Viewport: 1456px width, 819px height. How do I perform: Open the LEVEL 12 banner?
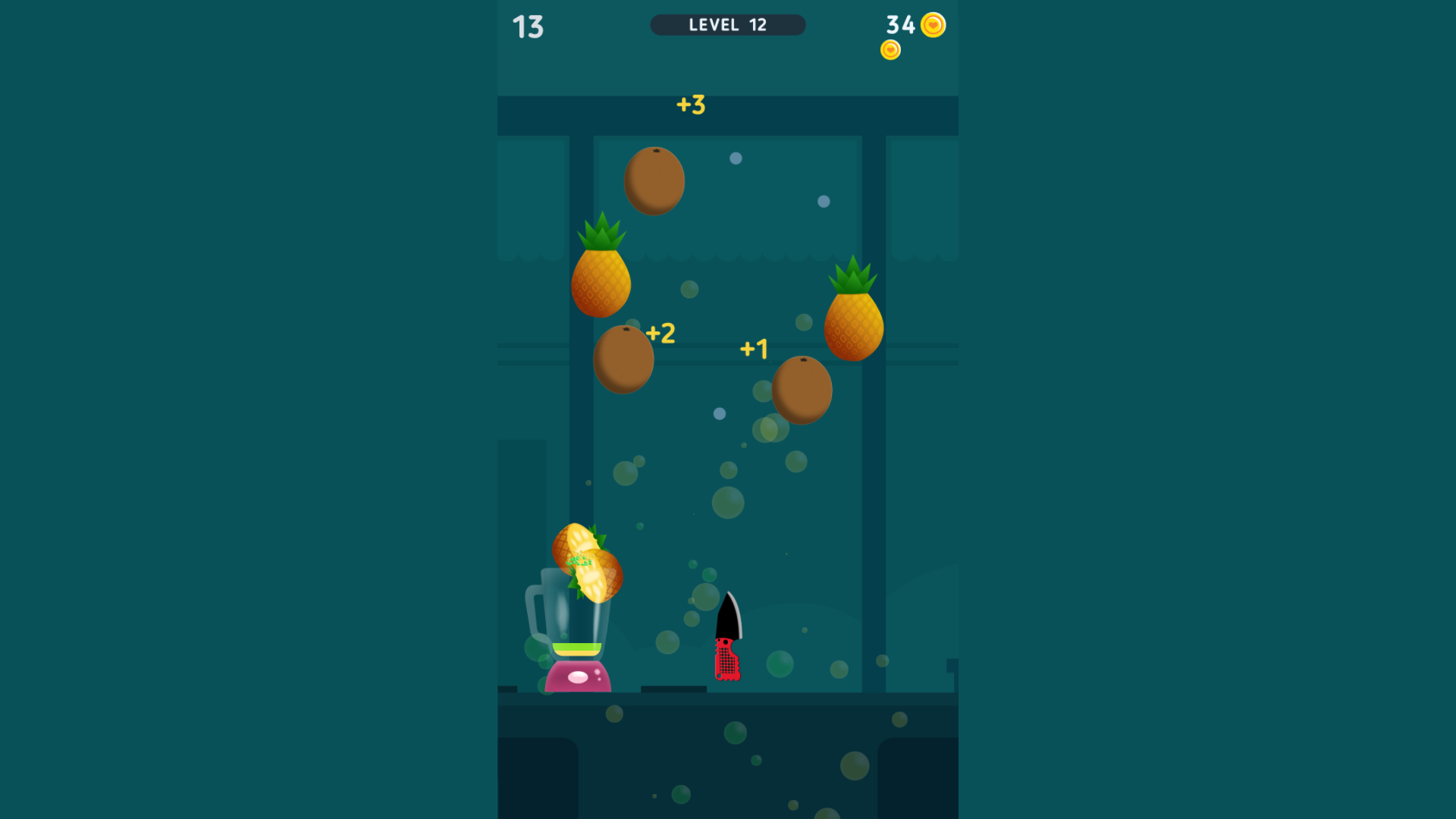(727, 25)
